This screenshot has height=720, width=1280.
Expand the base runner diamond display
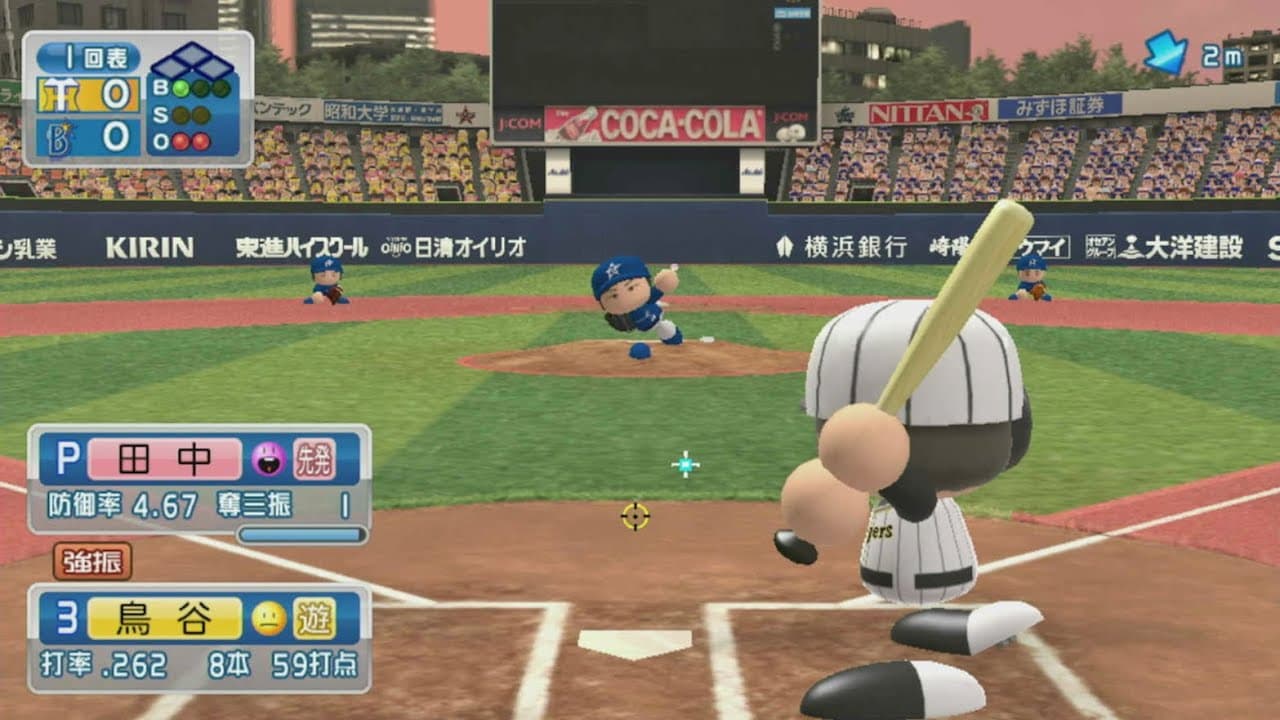click(192, 57)
